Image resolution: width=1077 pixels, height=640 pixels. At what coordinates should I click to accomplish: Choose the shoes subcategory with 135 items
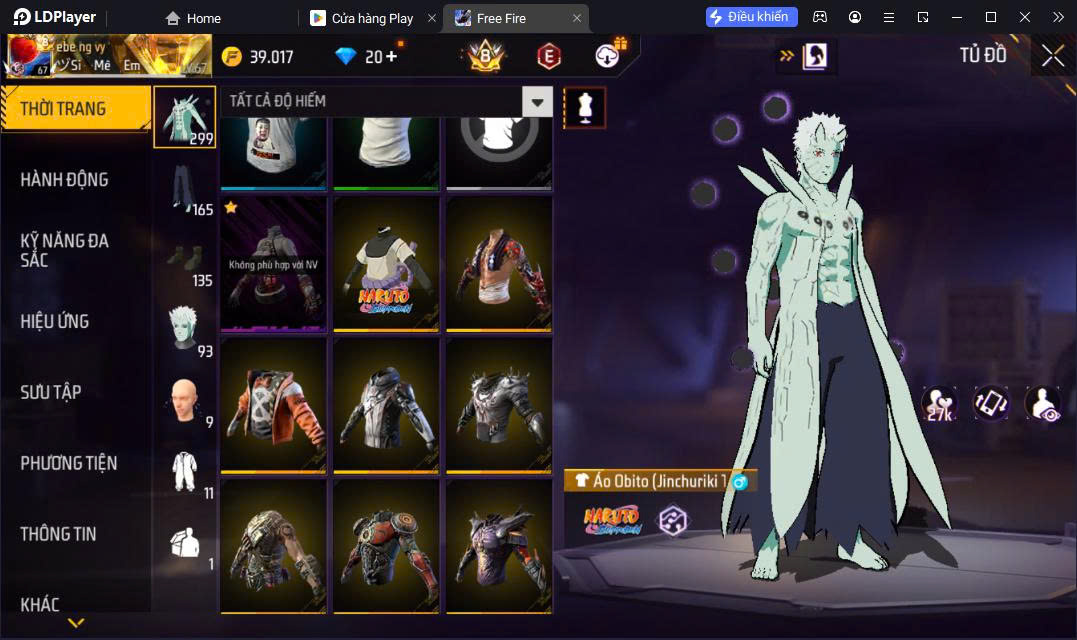pos(185,260)
